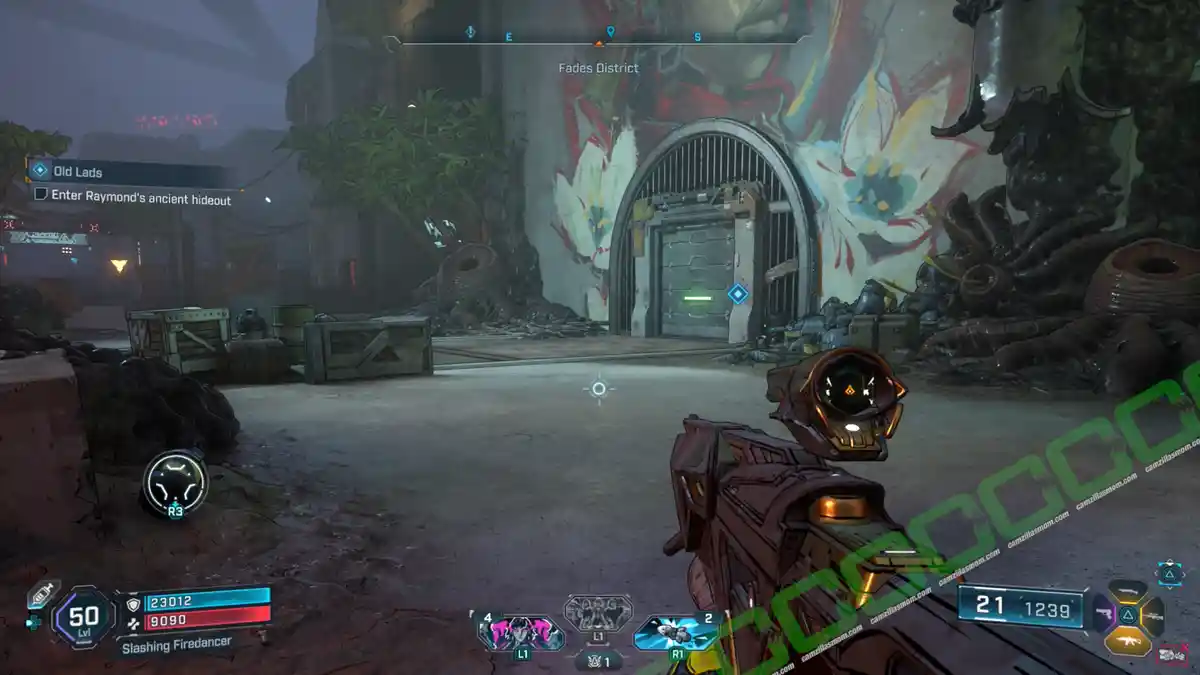Screen dimensions: 1200x675
Task: Use the blue grenade ordnance ability
Action: pos(675,630)
